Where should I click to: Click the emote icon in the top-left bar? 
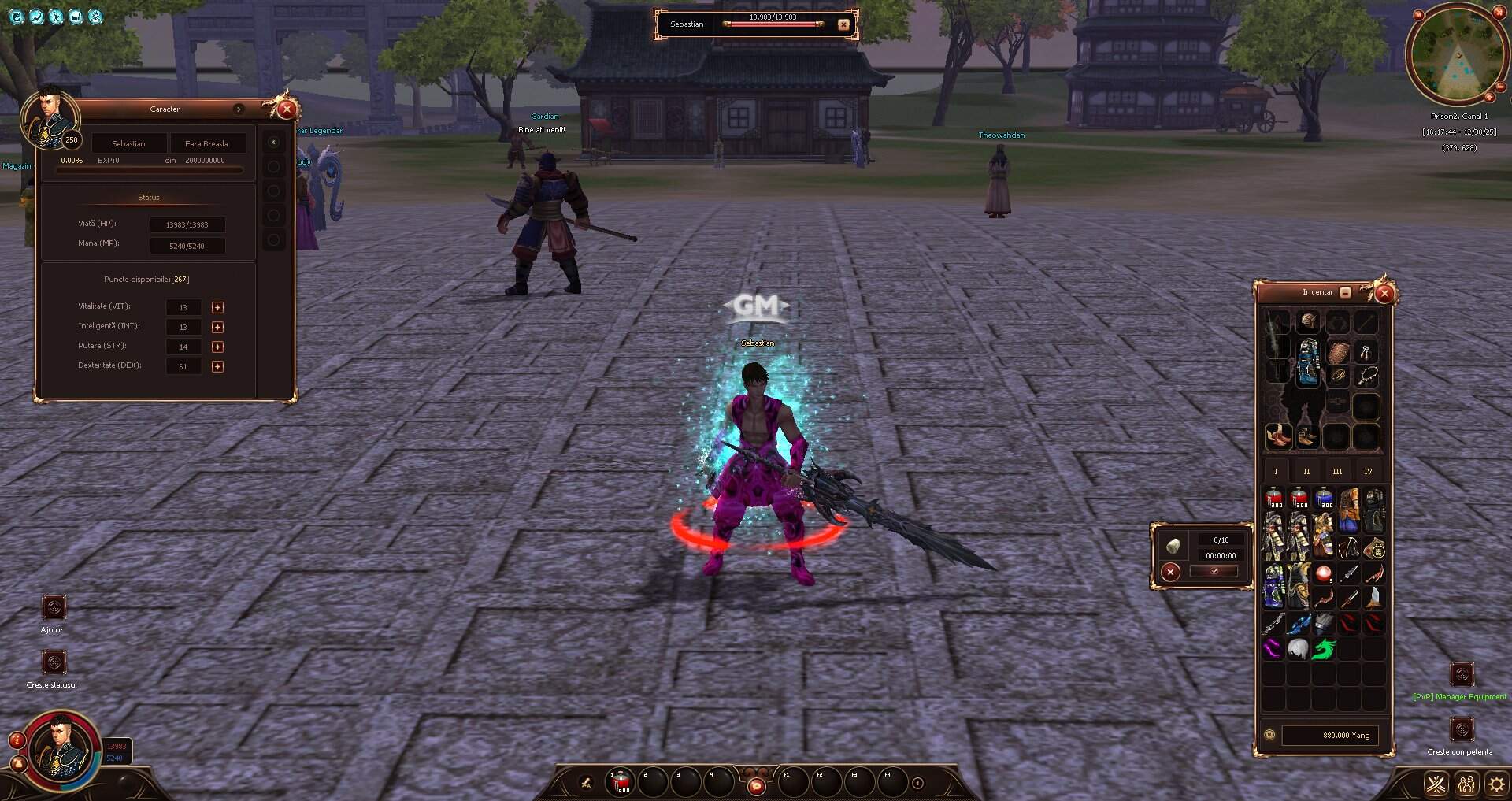pyautogui.click(x=56, y=16)
